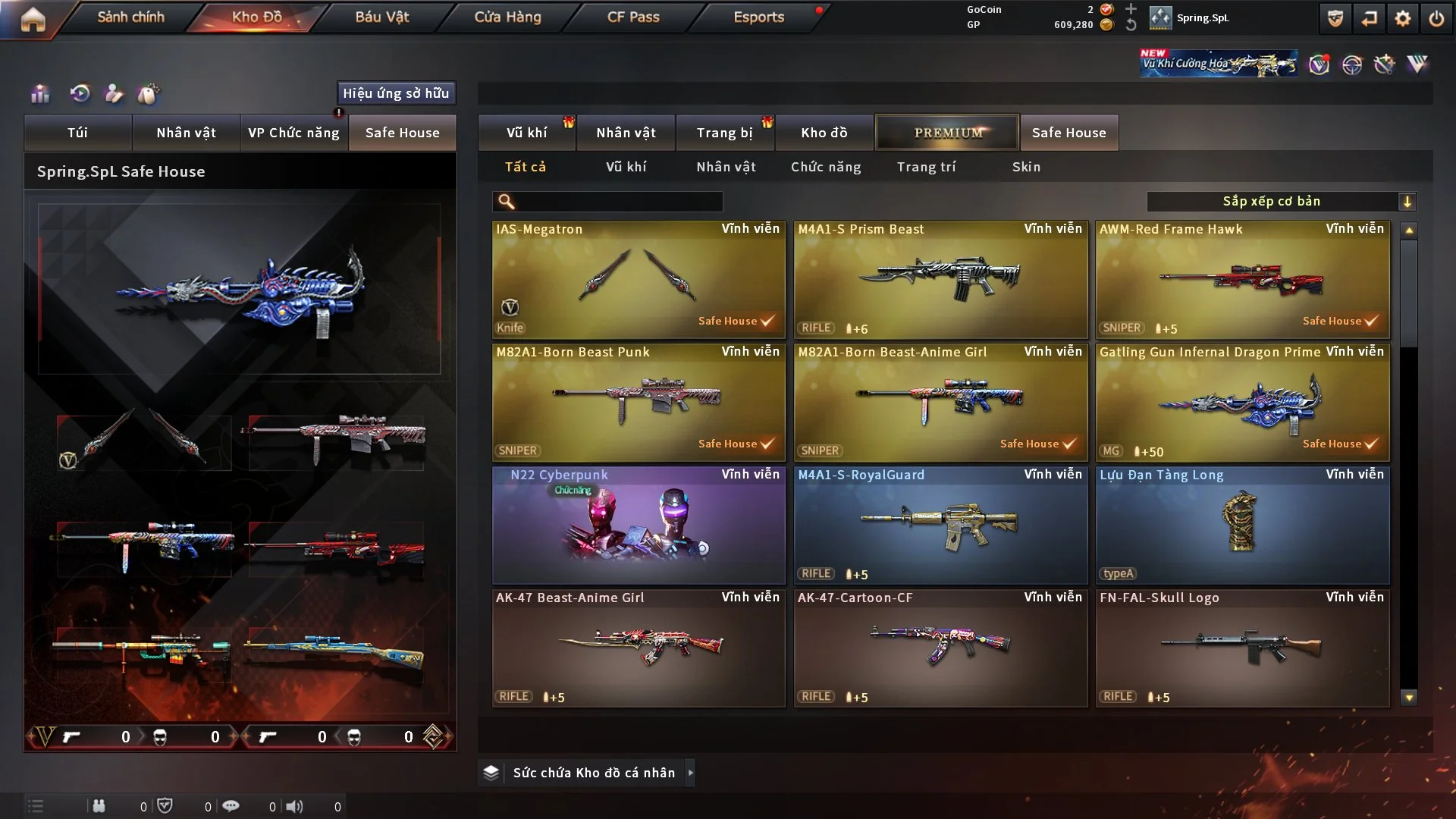Switch to the Trang bị tab
Screen dimensions: 1456x819
(724, 133)
